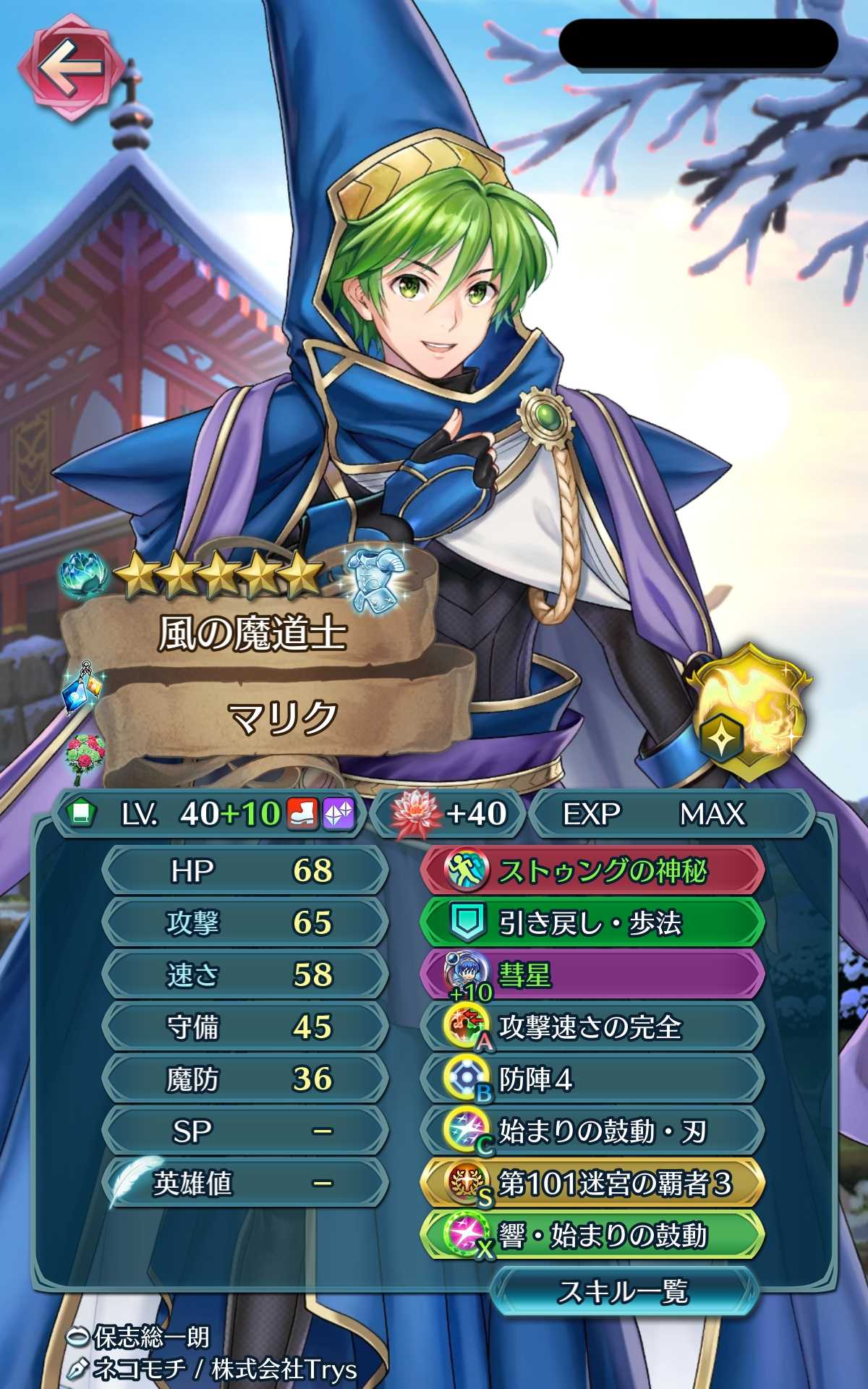
Task: Open the スキル一覧 skill list
Action: [x=622, y=1291]
